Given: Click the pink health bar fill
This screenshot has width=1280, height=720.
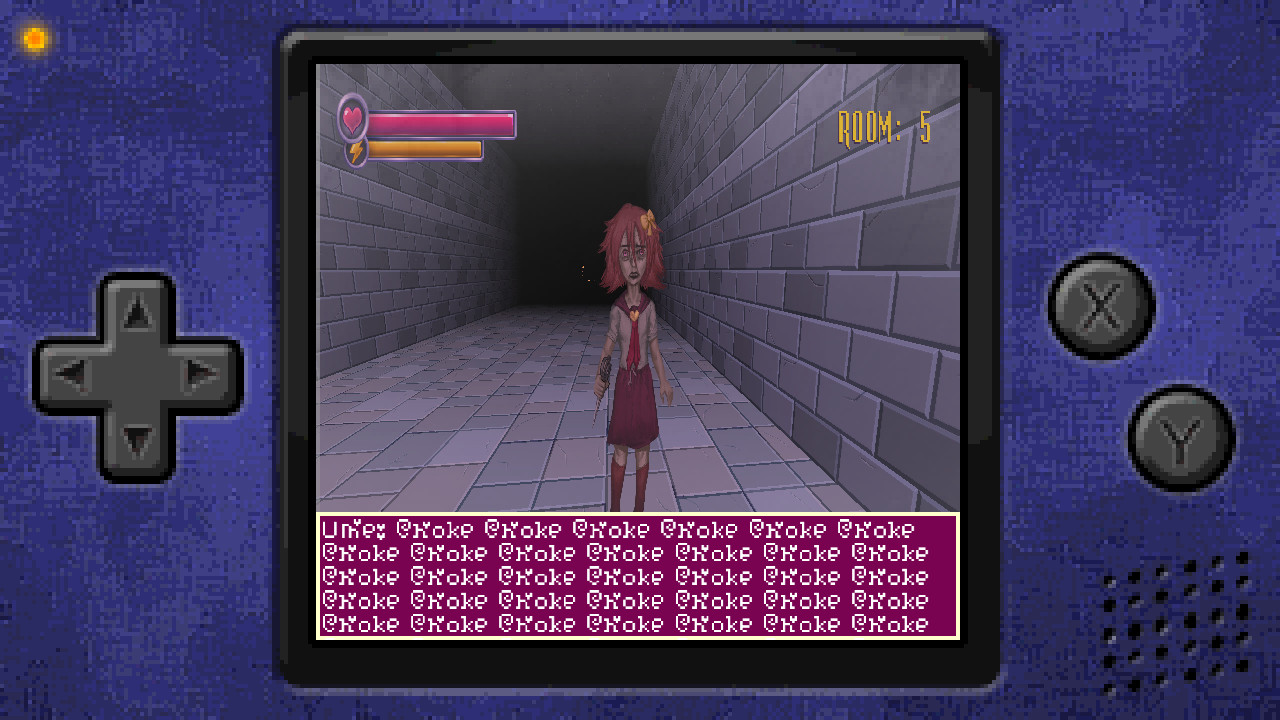Looking at the screenshot, I should click(440, 122).
